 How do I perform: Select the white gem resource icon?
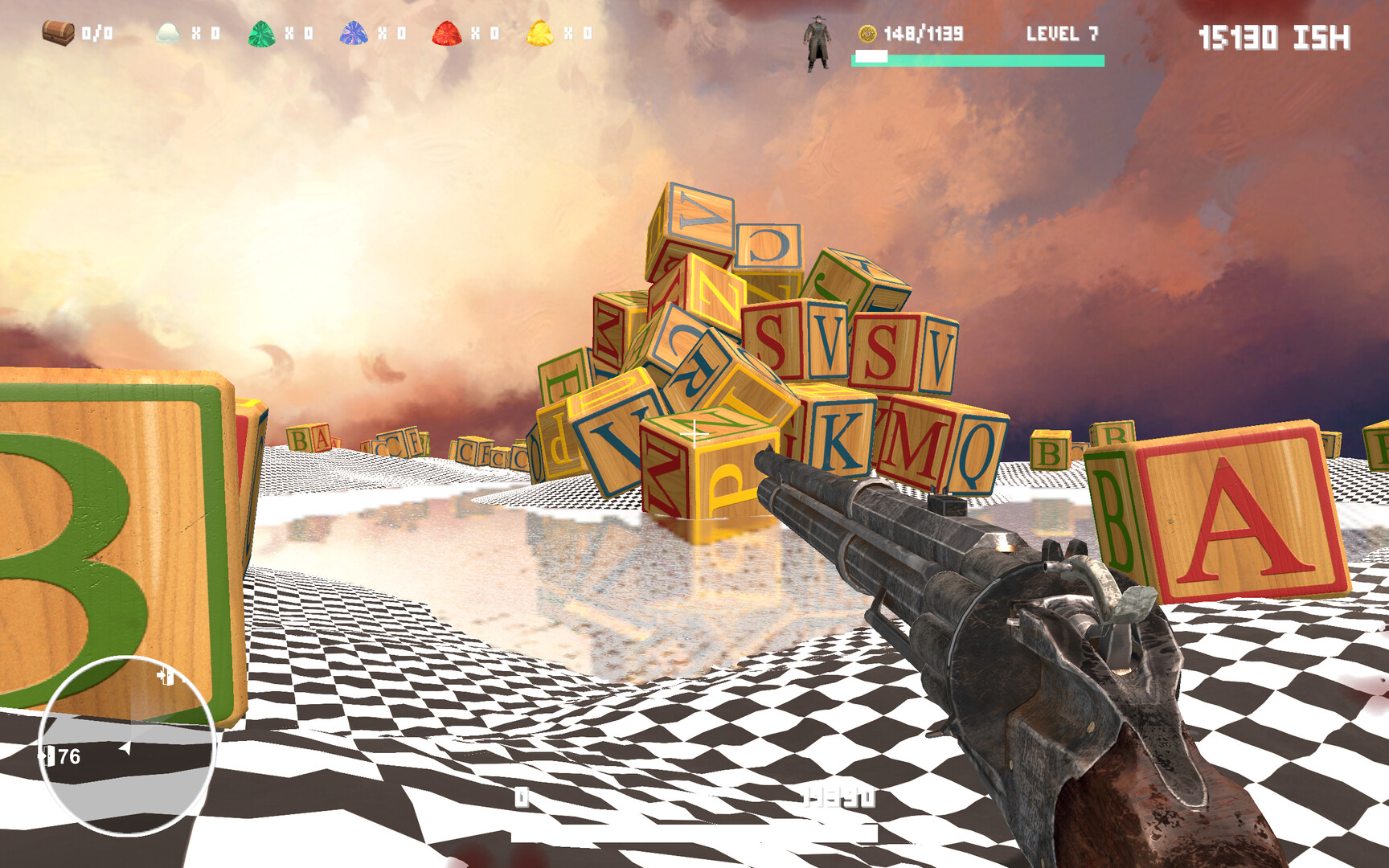coord(168,33)
